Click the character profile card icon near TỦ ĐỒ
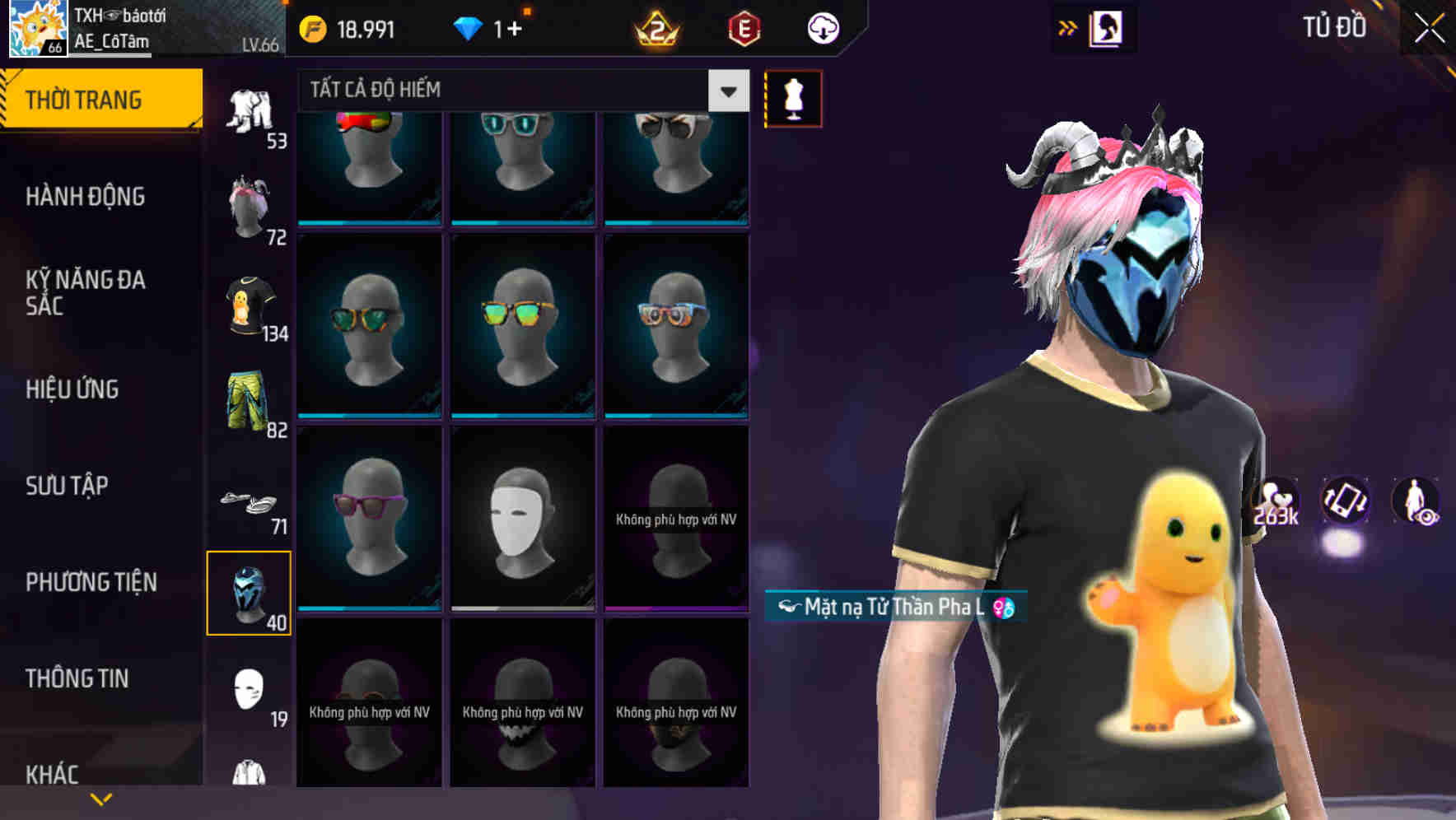 coord(1106,27)
